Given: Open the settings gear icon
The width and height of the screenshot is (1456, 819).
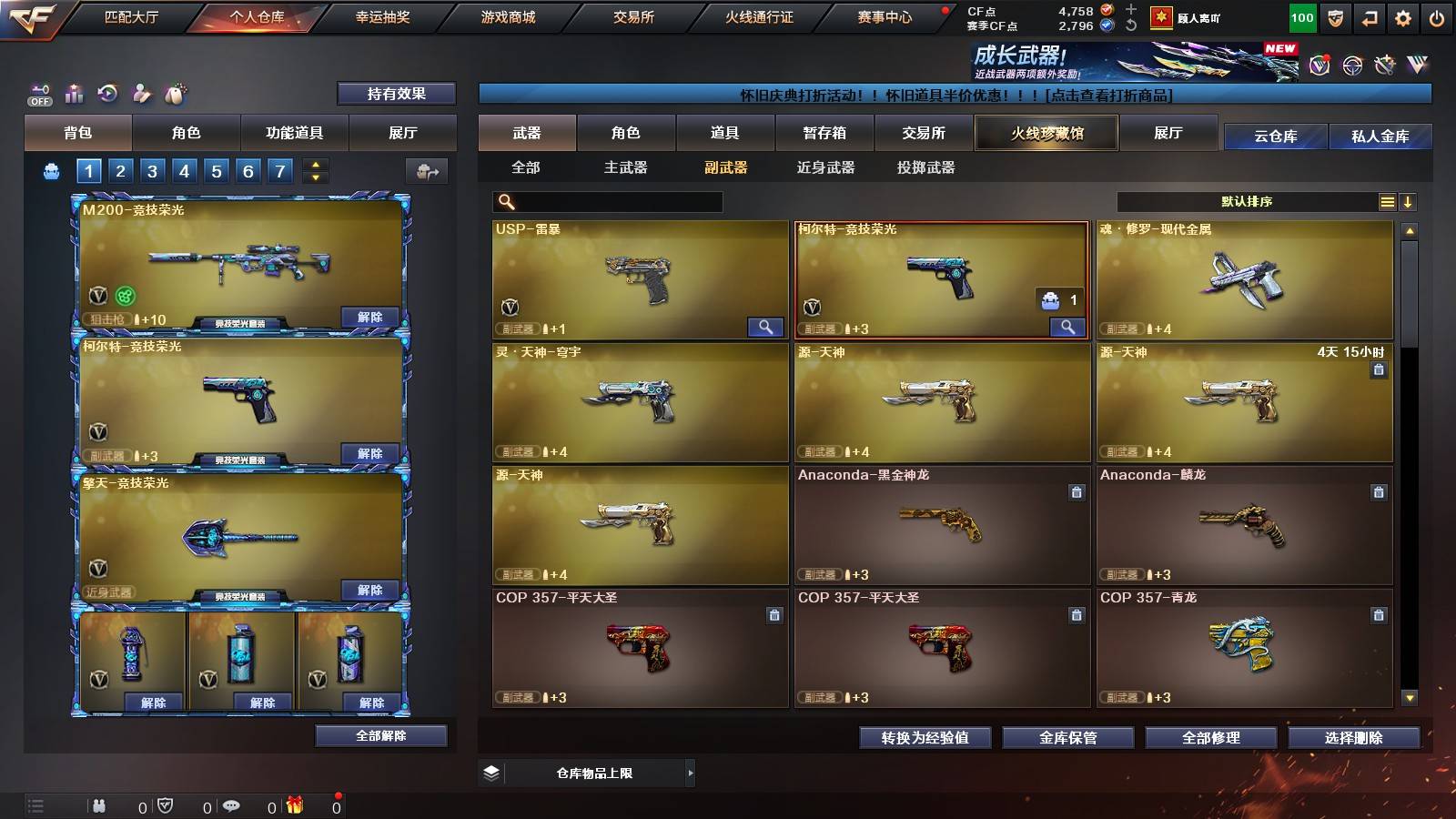Looking at the screenshot, I should [x=1402, y=16].
